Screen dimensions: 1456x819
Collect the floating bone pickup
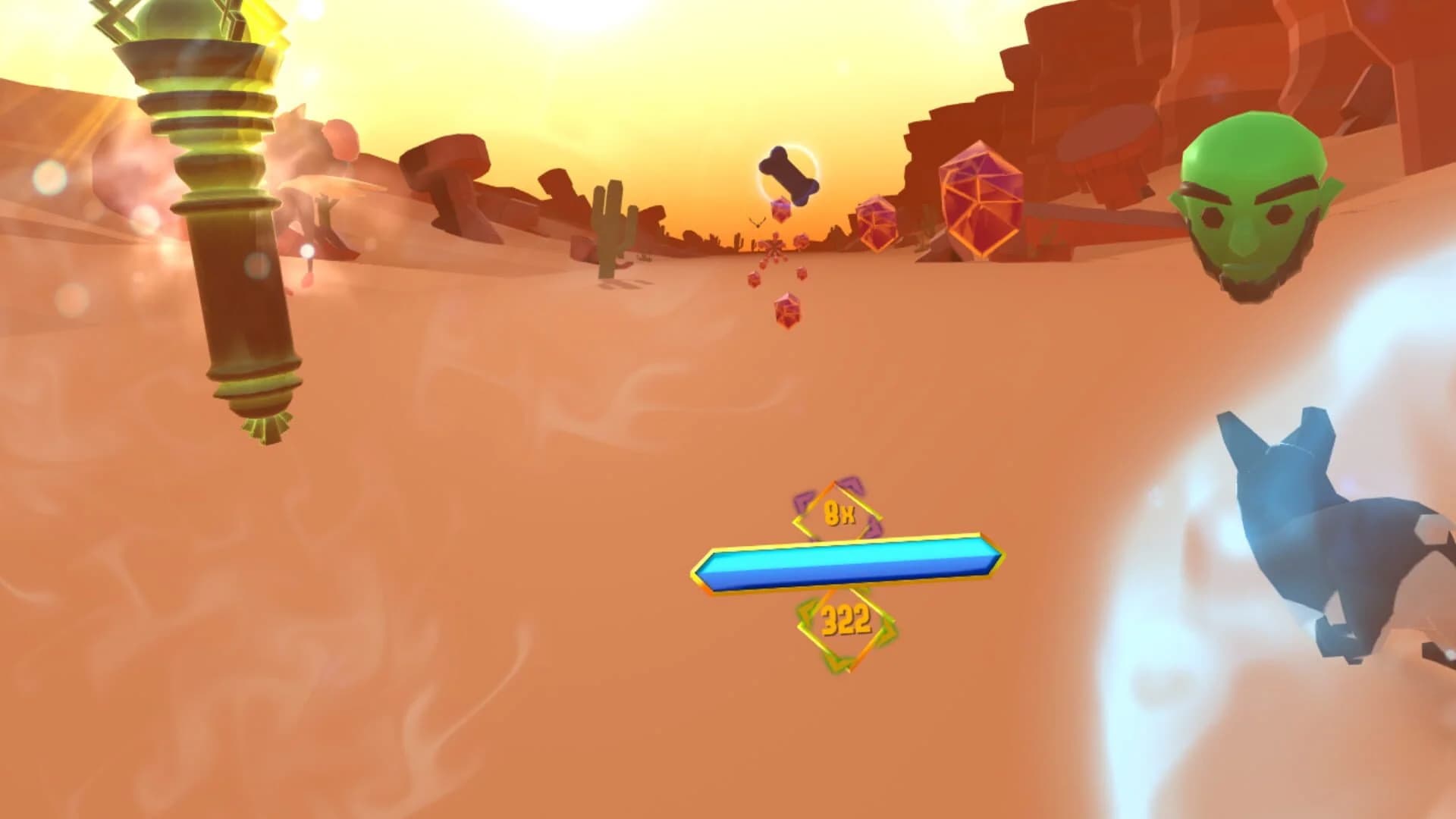(x=789, y=171)
